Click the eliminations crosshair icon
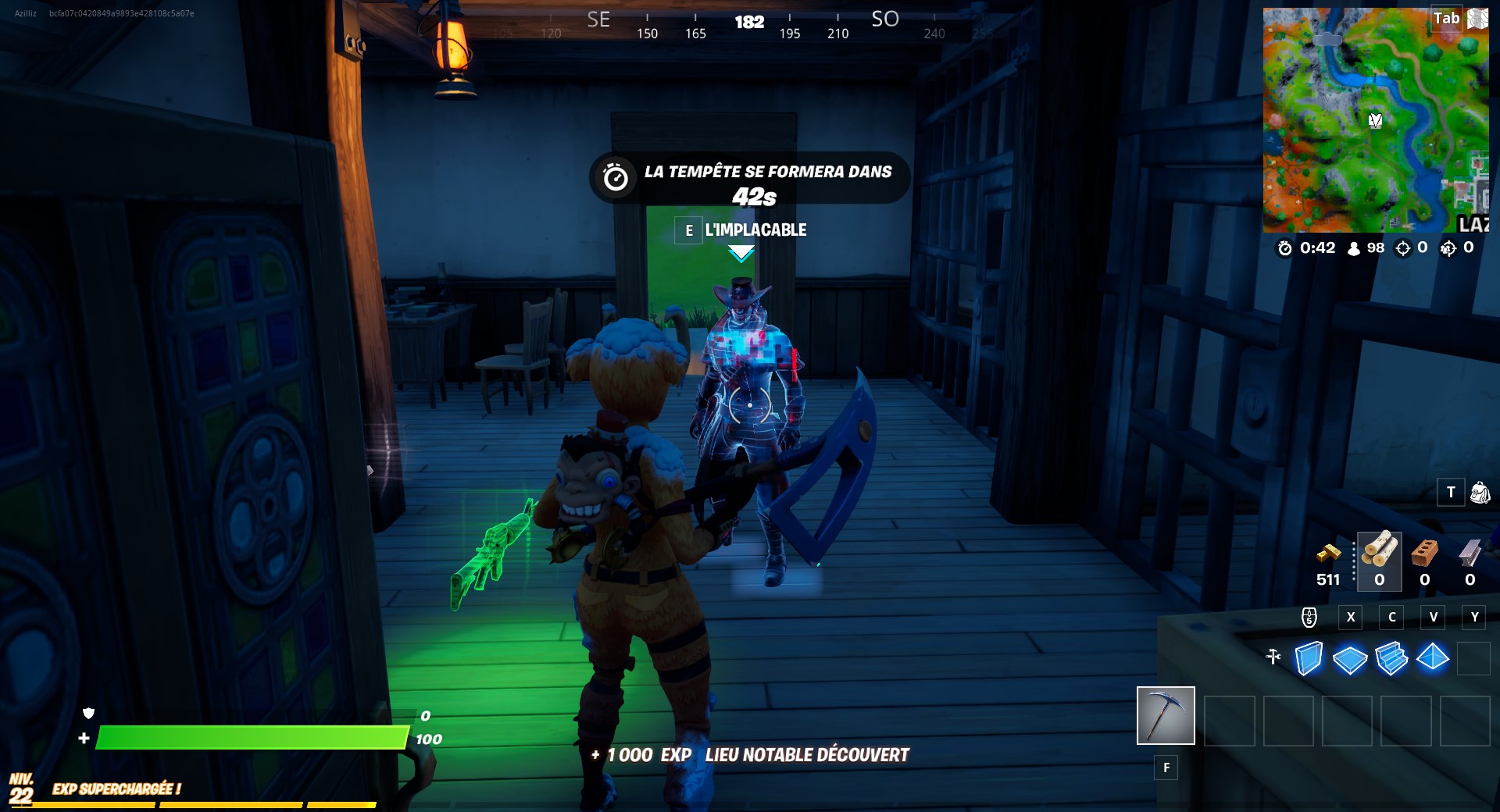 [x=1404, y=248]
